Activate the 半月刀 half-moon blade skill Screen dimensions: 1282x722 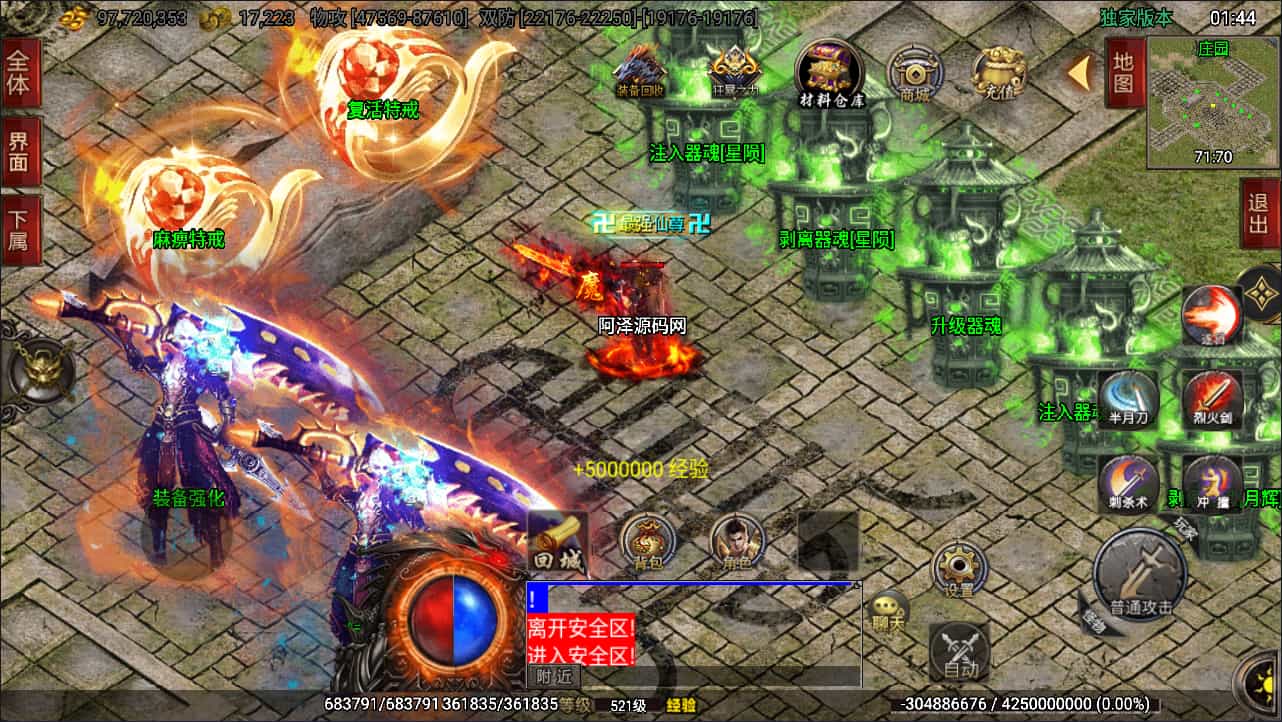pos(1128,398)
